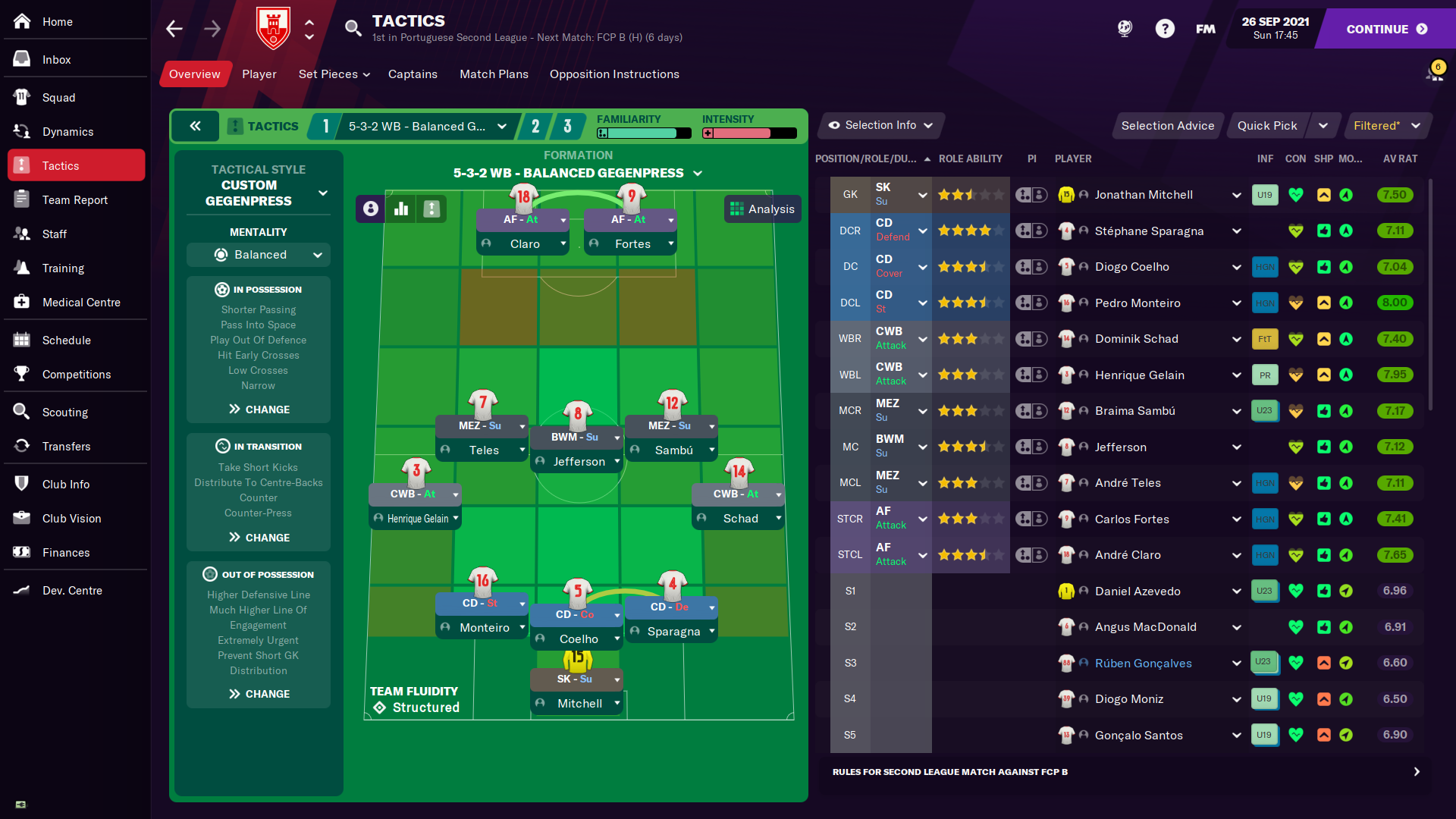The image size is (1456, 819).
Task: Open the Training section
Action: [63, 268]
